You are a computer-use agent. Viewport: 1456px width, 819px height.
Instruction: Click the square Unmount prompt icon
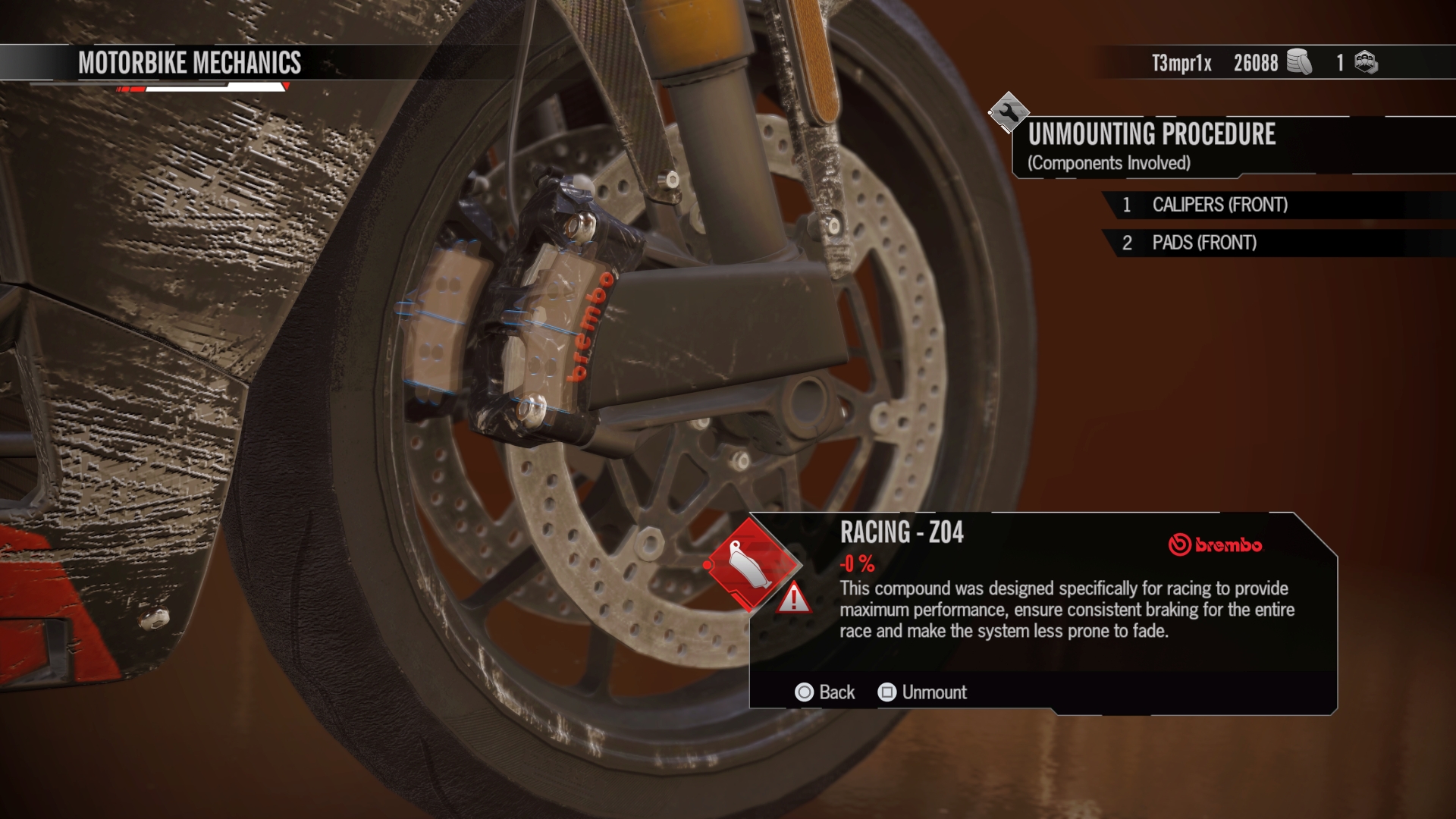click(886, 692)
